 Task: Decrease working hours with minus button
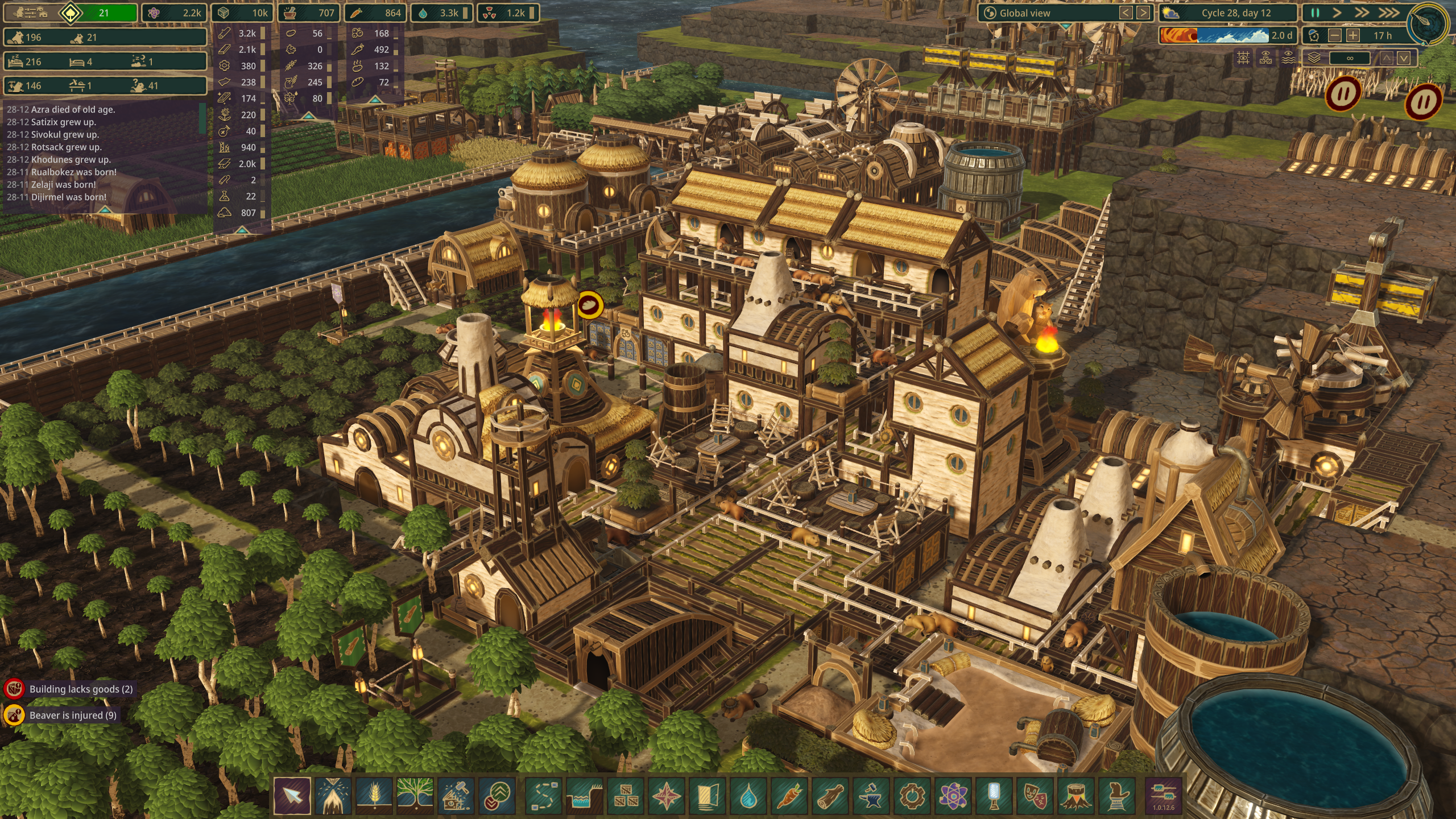pos(1335,35)
